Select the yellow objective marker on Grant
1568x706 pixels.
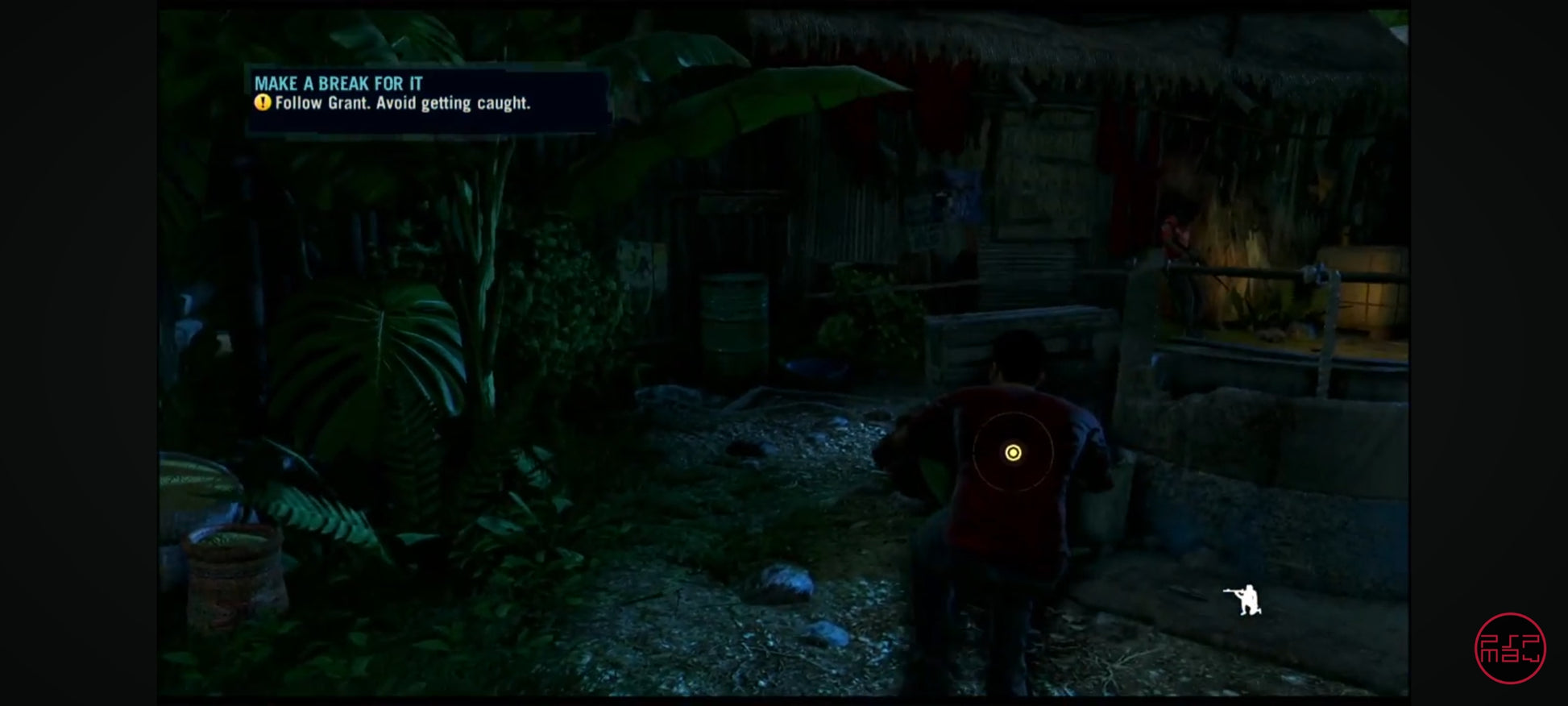tap(1013, 453)
